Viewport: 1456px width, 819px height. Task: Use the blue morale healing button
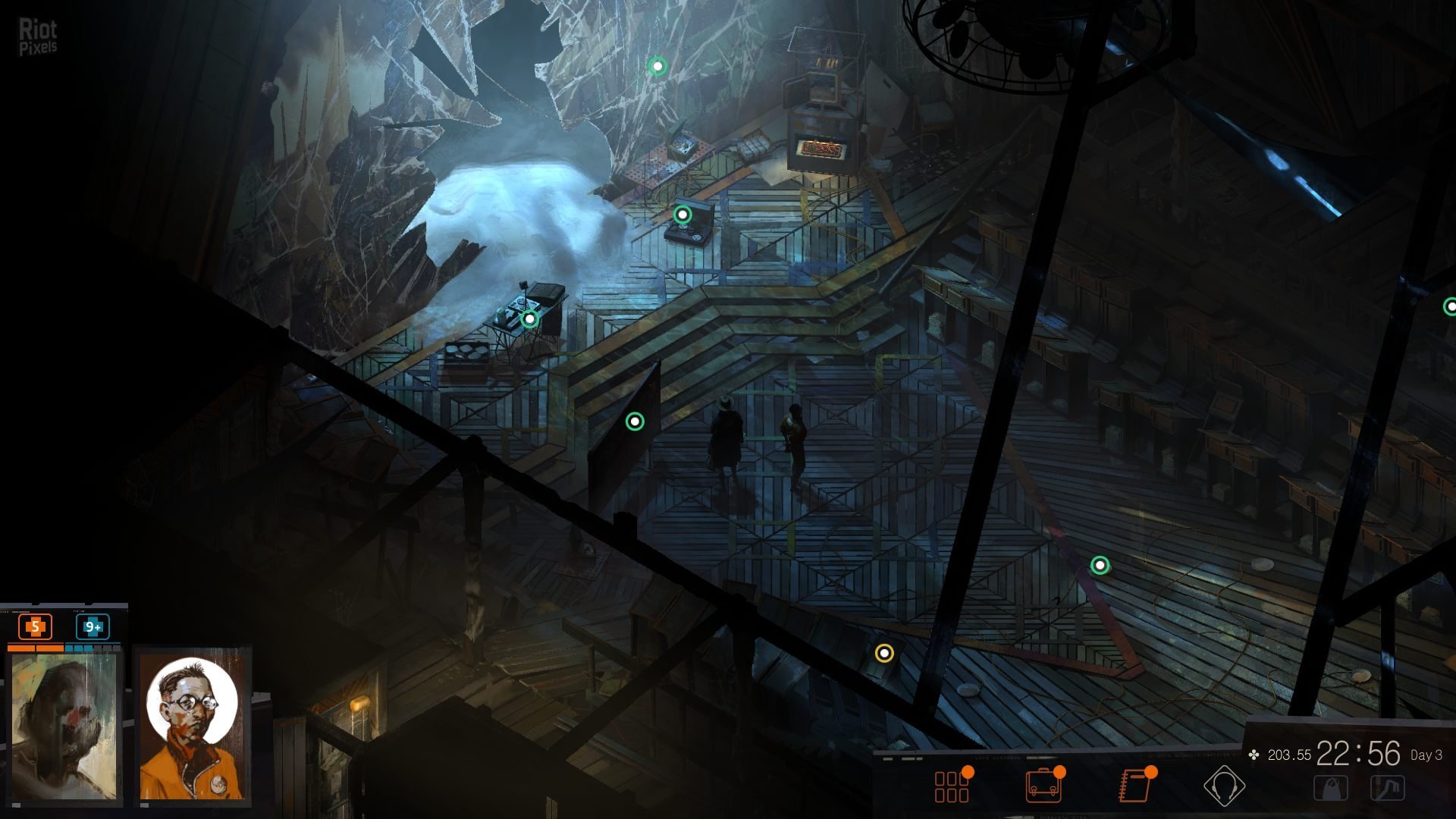93,627
